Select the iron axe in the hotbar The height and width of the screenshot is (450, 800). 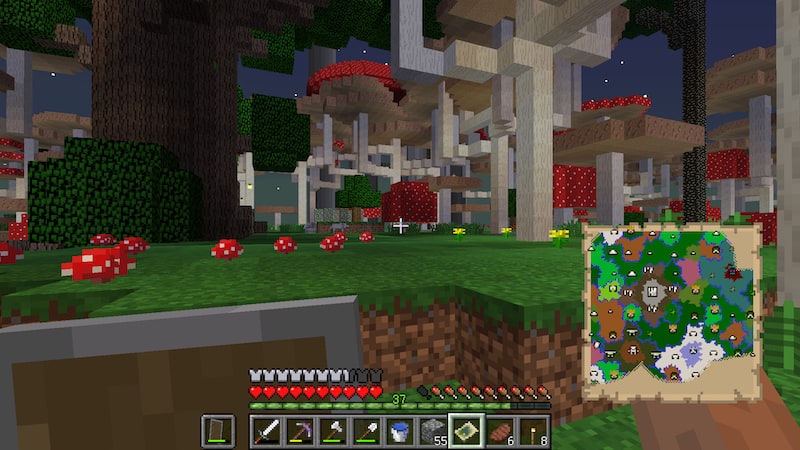333,432
